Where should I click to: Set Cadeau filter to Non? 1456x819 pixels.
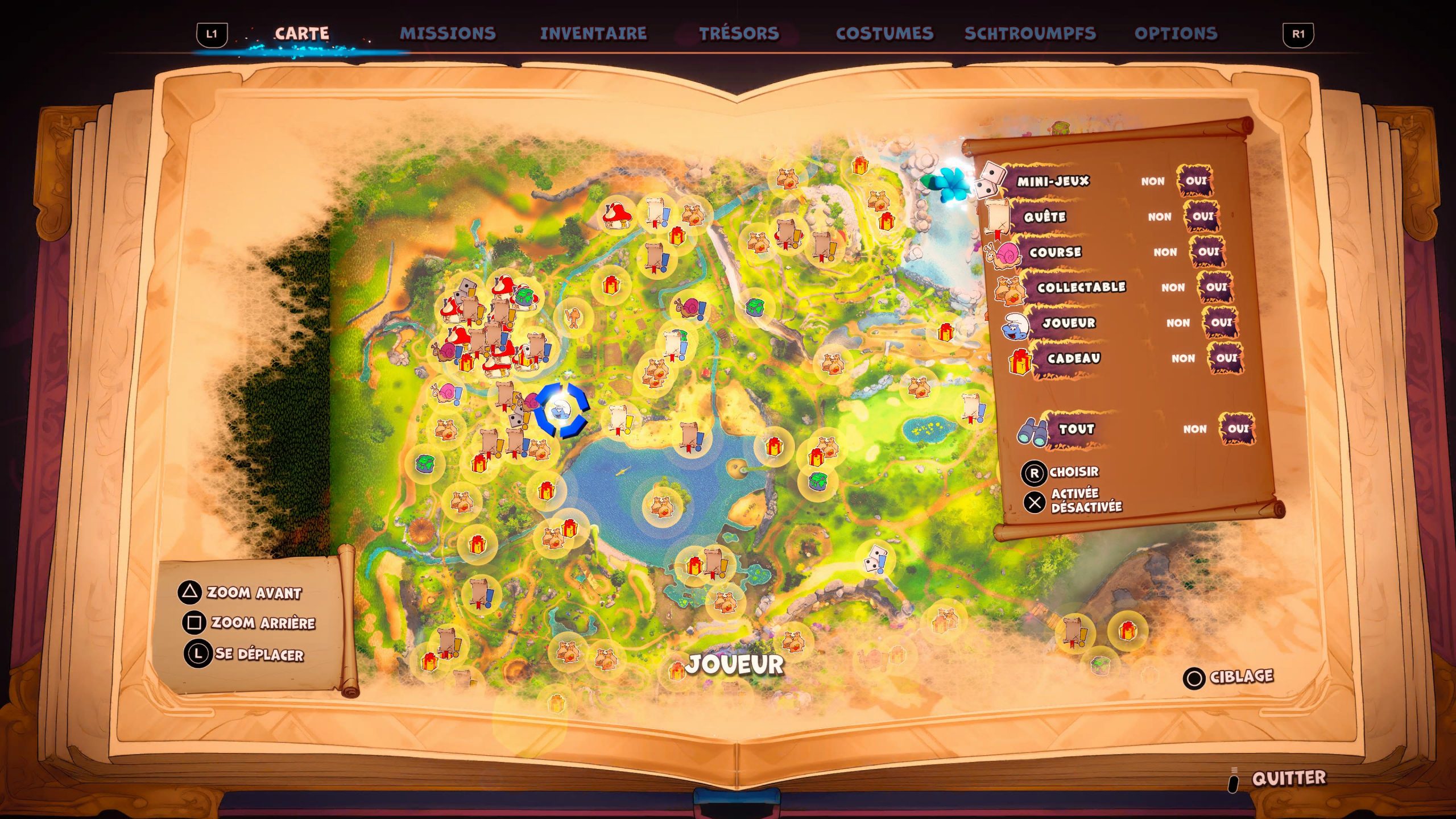pyautogui.click(x=1182, y=358)
